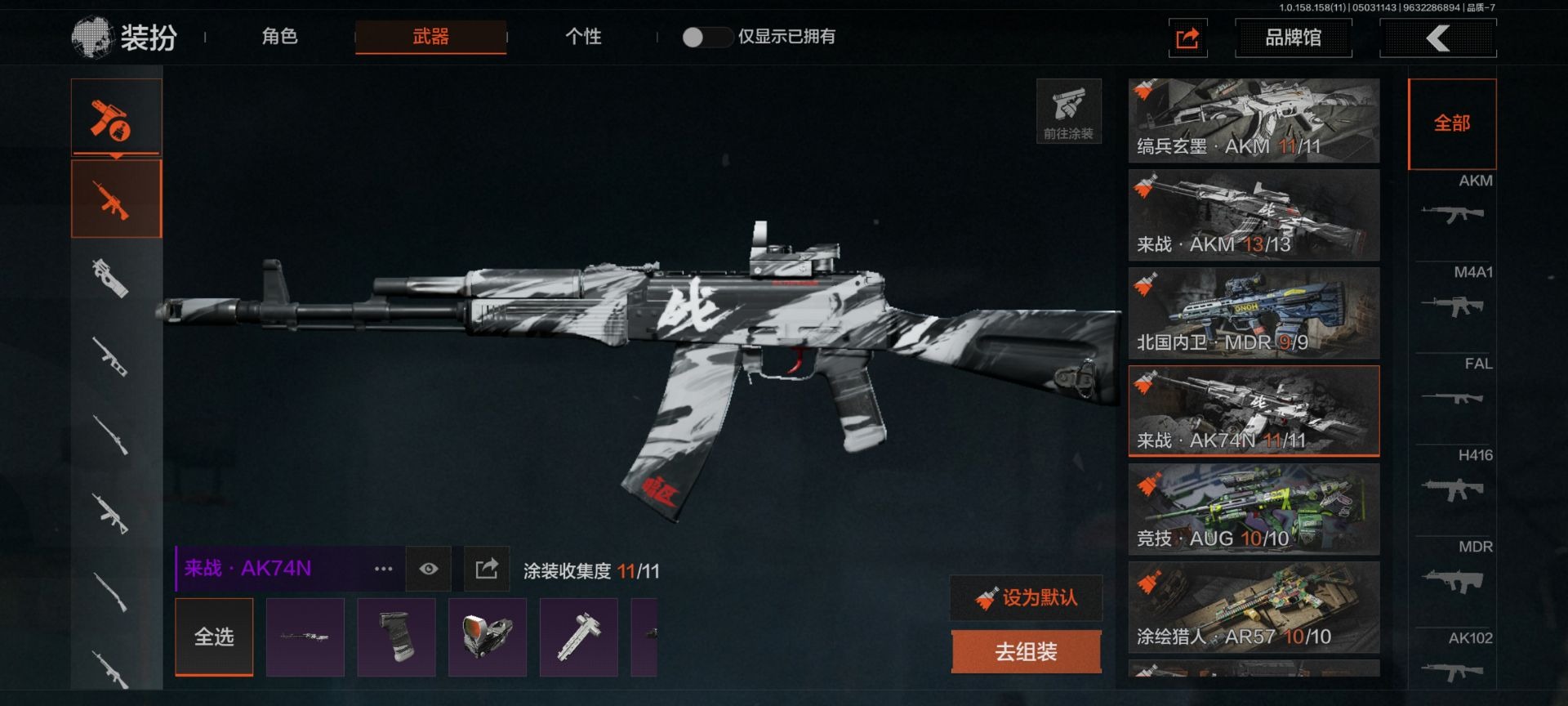Show 全部 weapon filter
This screenshot has height=706, width=1568.
pyautogui.click(x=1452, y=123)
